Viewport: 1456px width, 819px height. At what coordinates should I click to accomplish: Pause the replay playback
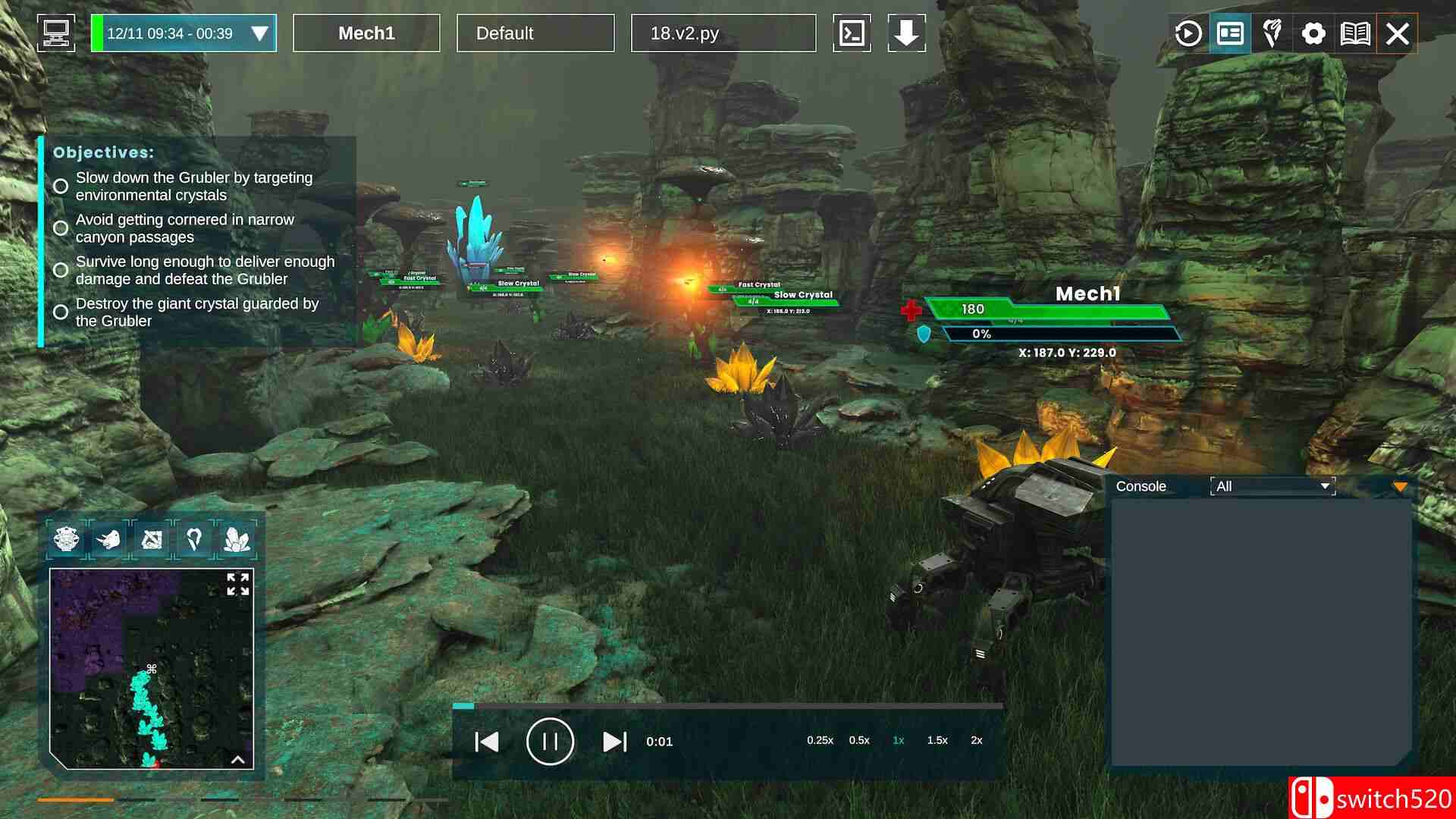tap(550, 741)
